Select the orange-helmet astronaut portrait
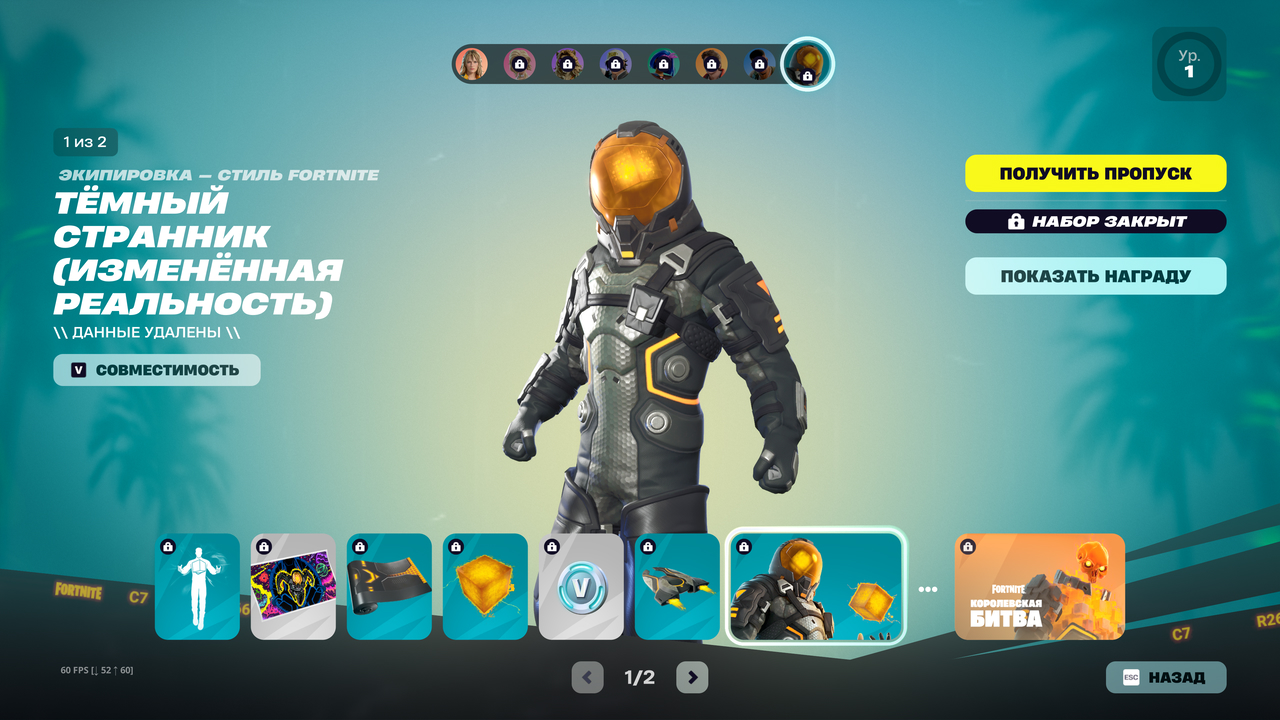Screen dimensions: 1280x720 [x=806, y=64]
